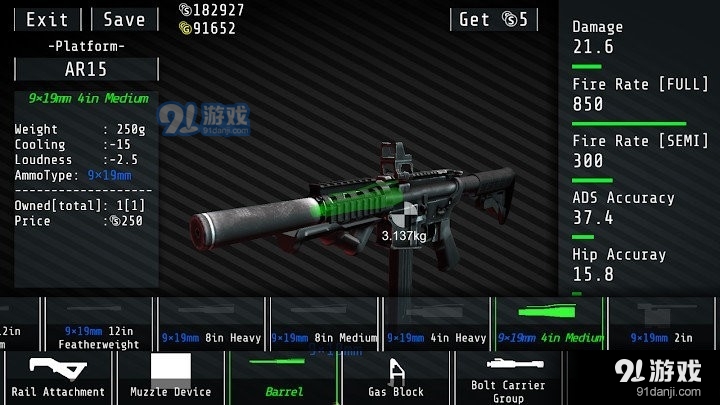Show the Barrel parts category

[284, 378]
